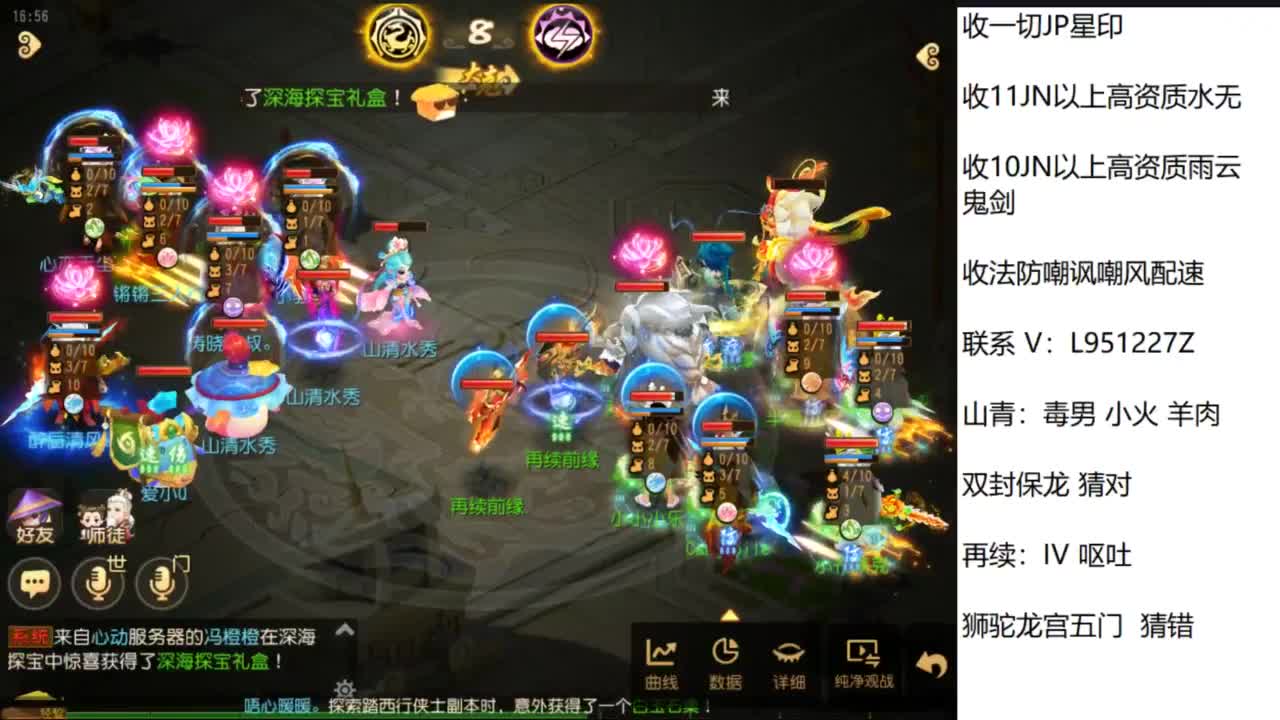Click the back arrow beside 纯净观战

point(930,658)
